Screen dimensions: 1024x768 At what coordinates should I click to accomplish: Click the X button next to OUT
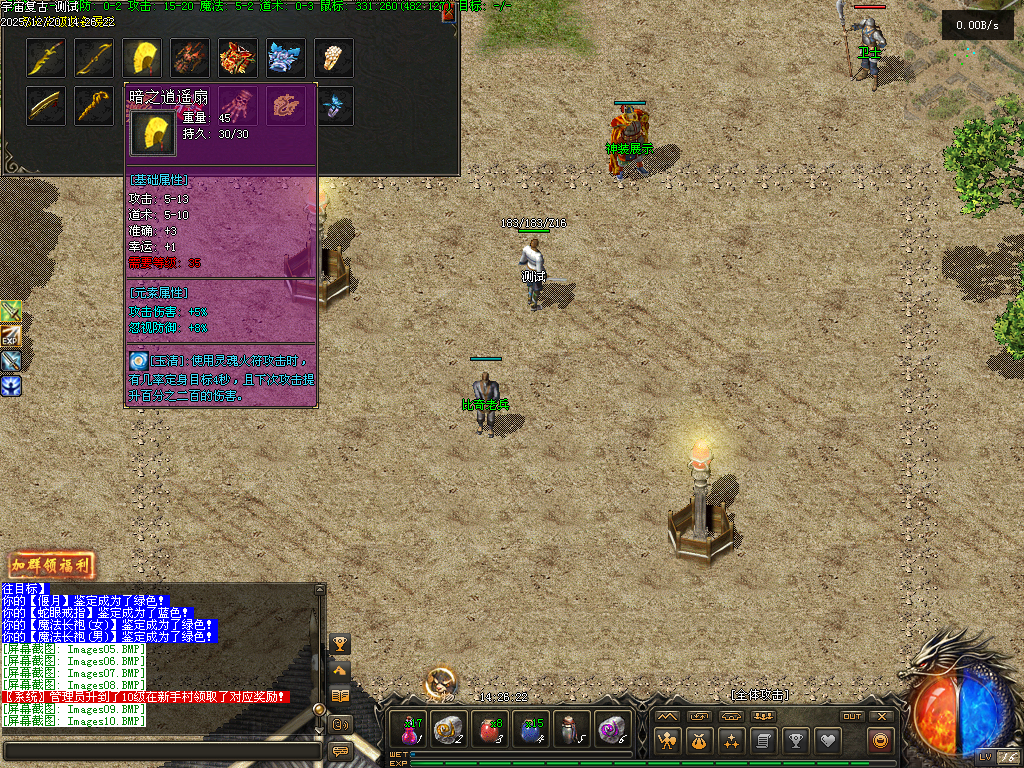[882, 716]
